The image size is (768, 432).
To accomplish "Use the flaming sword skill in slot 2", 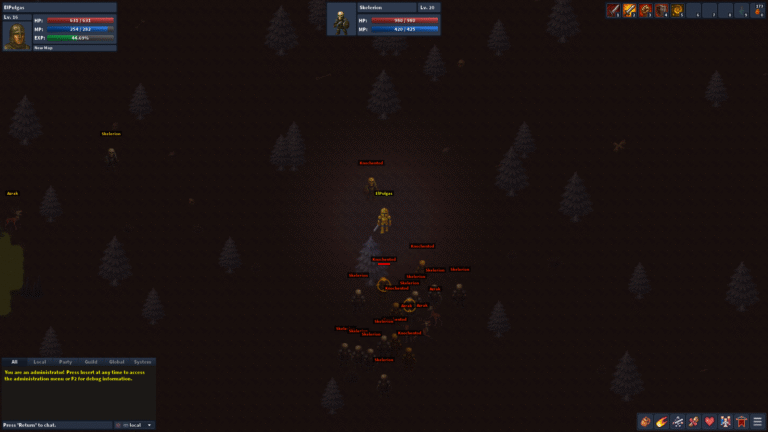I will [x=629, y=10].
